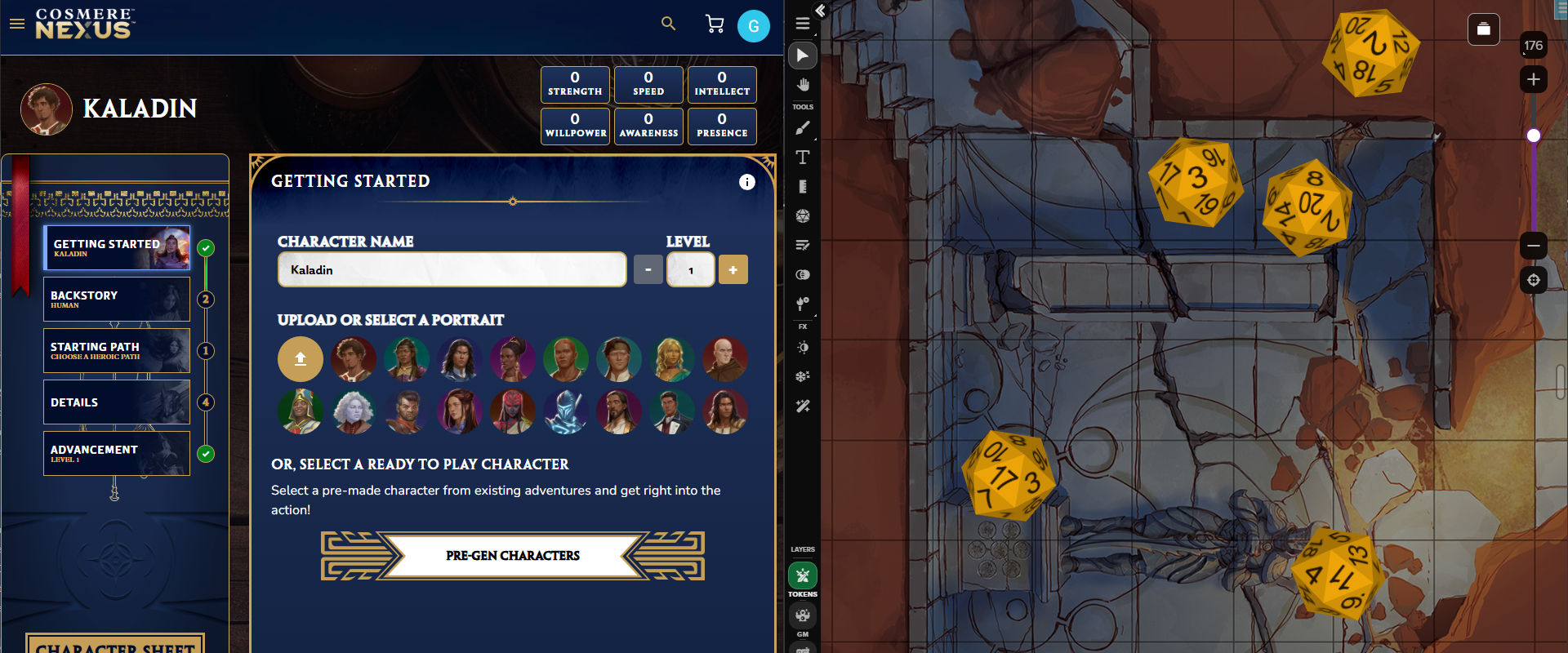
Task: Collapse the map panel with the double chevron
Action: (x=819, y=11)
